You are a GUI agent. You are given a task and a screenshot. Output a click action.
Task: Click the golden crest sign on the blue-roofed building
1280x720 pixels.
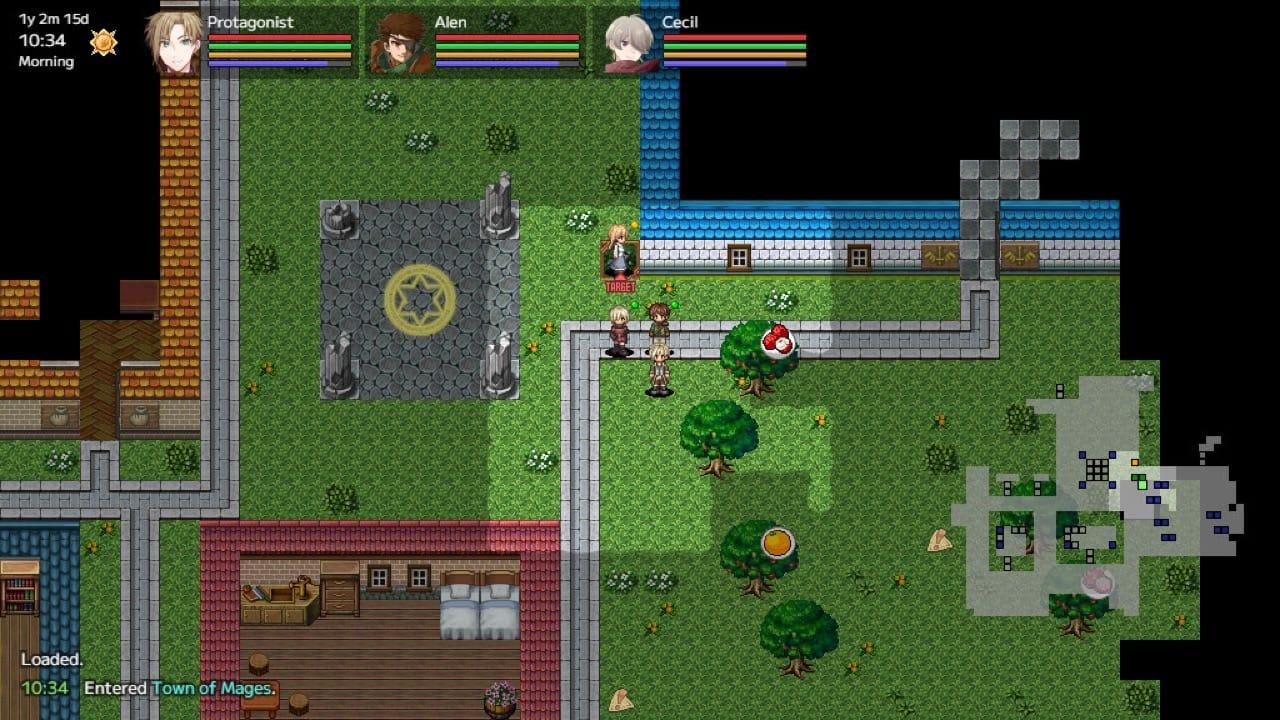click(x=940, y=255)
